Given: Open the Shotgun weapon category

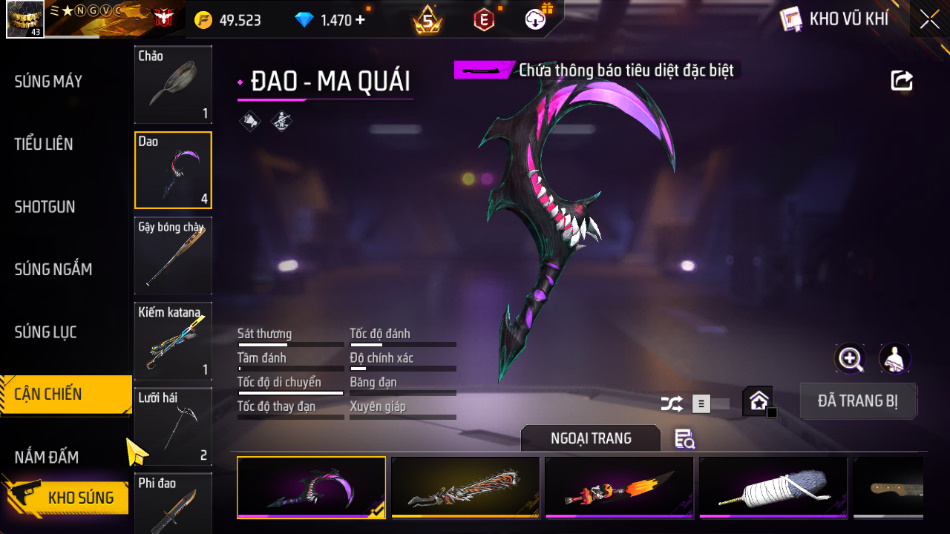Looking at the screenshot, I should tap(45, 207).
